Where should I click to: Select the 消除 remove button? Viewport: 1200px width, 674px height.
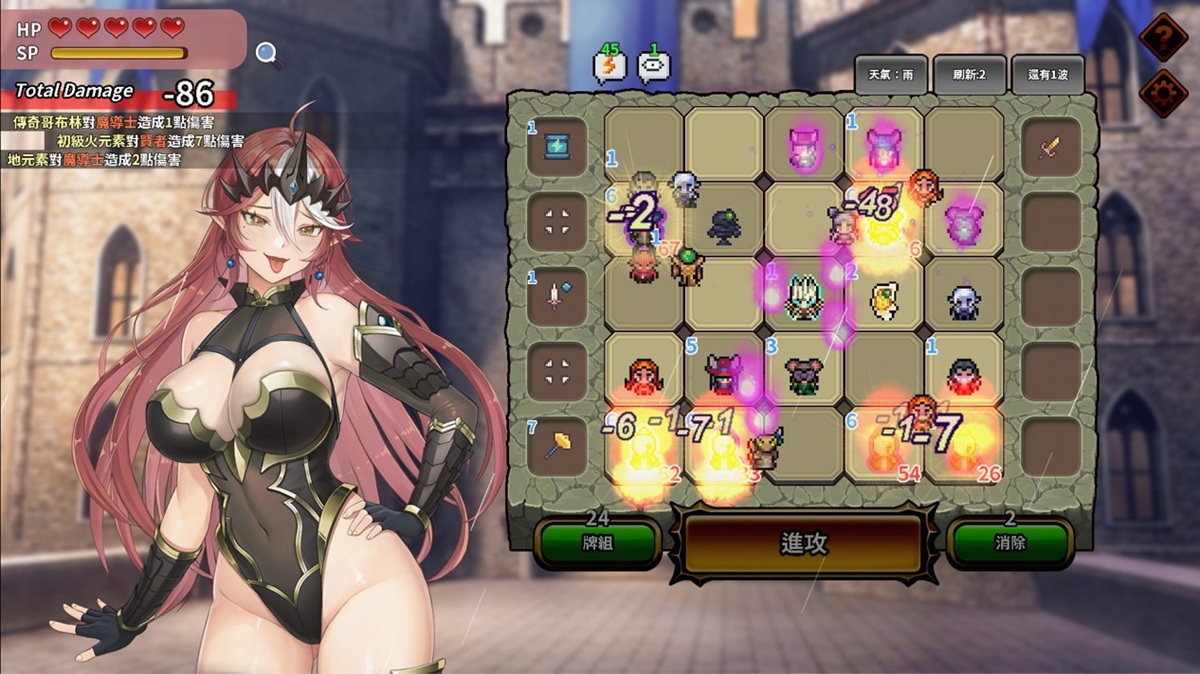pyautogui.click(x=1010, y=543)
